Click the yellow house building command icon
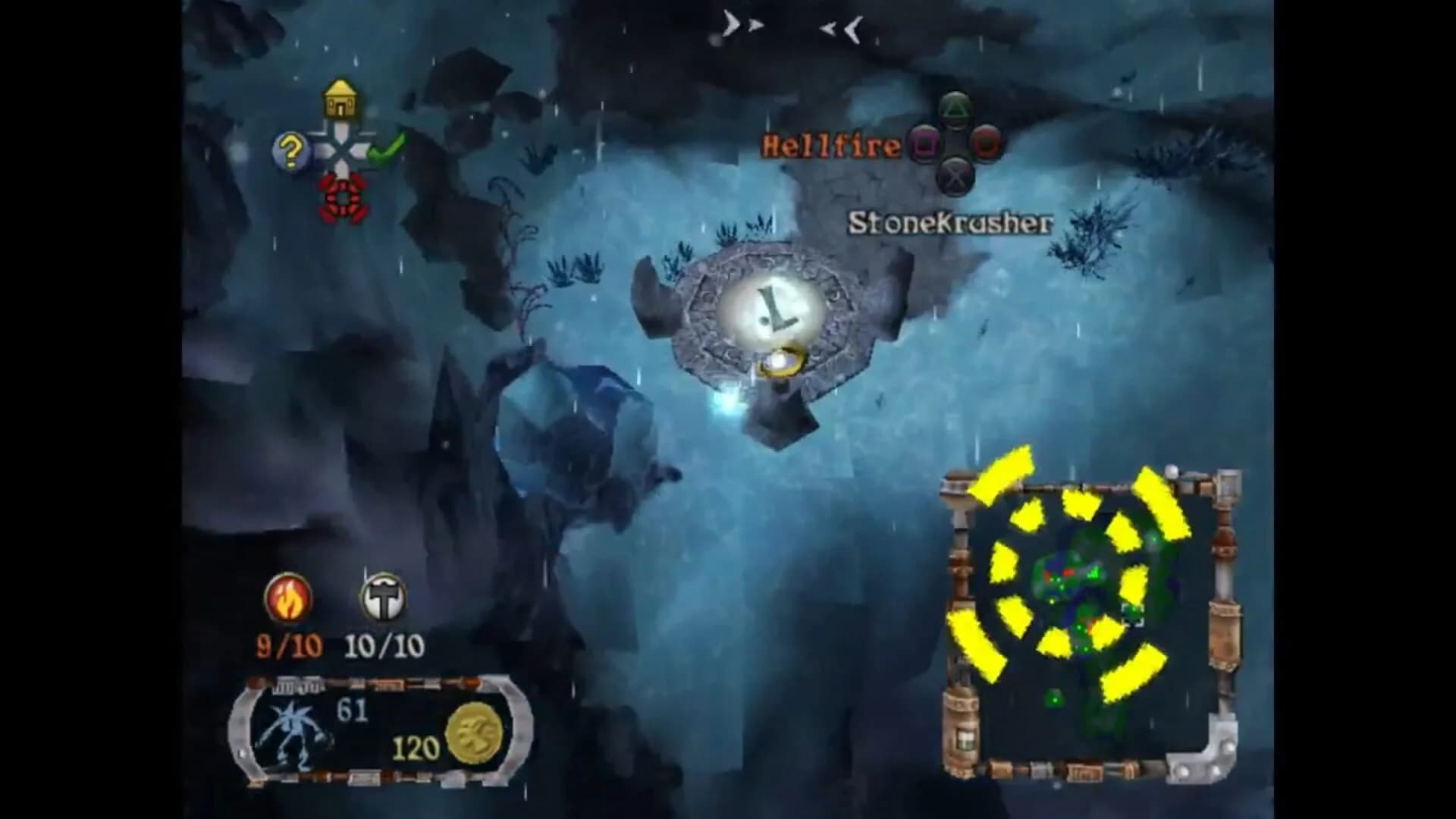 (x=340, y=97)
